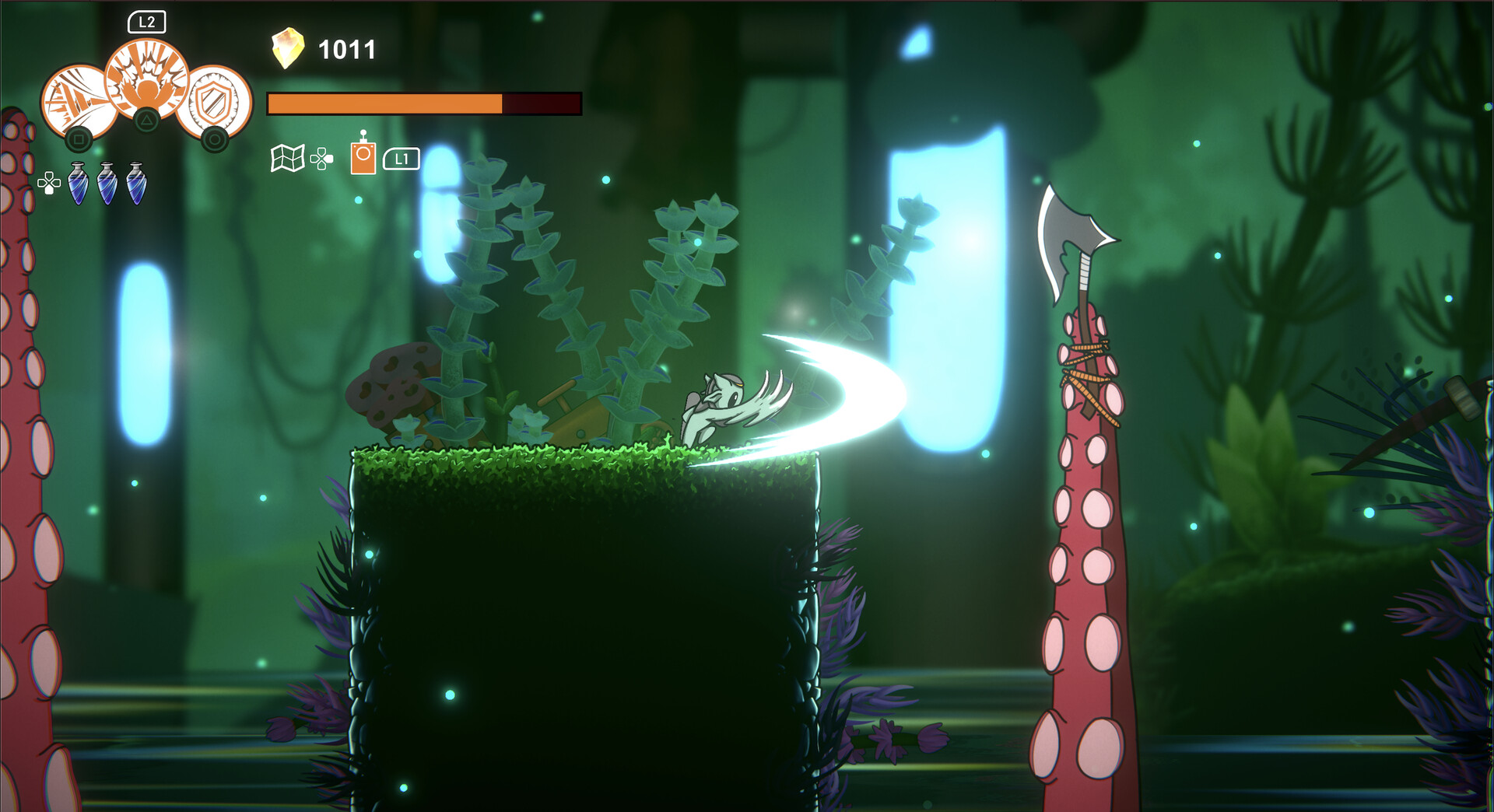1494x812 pixels.
Task: Click the L1 button prompt label
Action: pos(402,158)
